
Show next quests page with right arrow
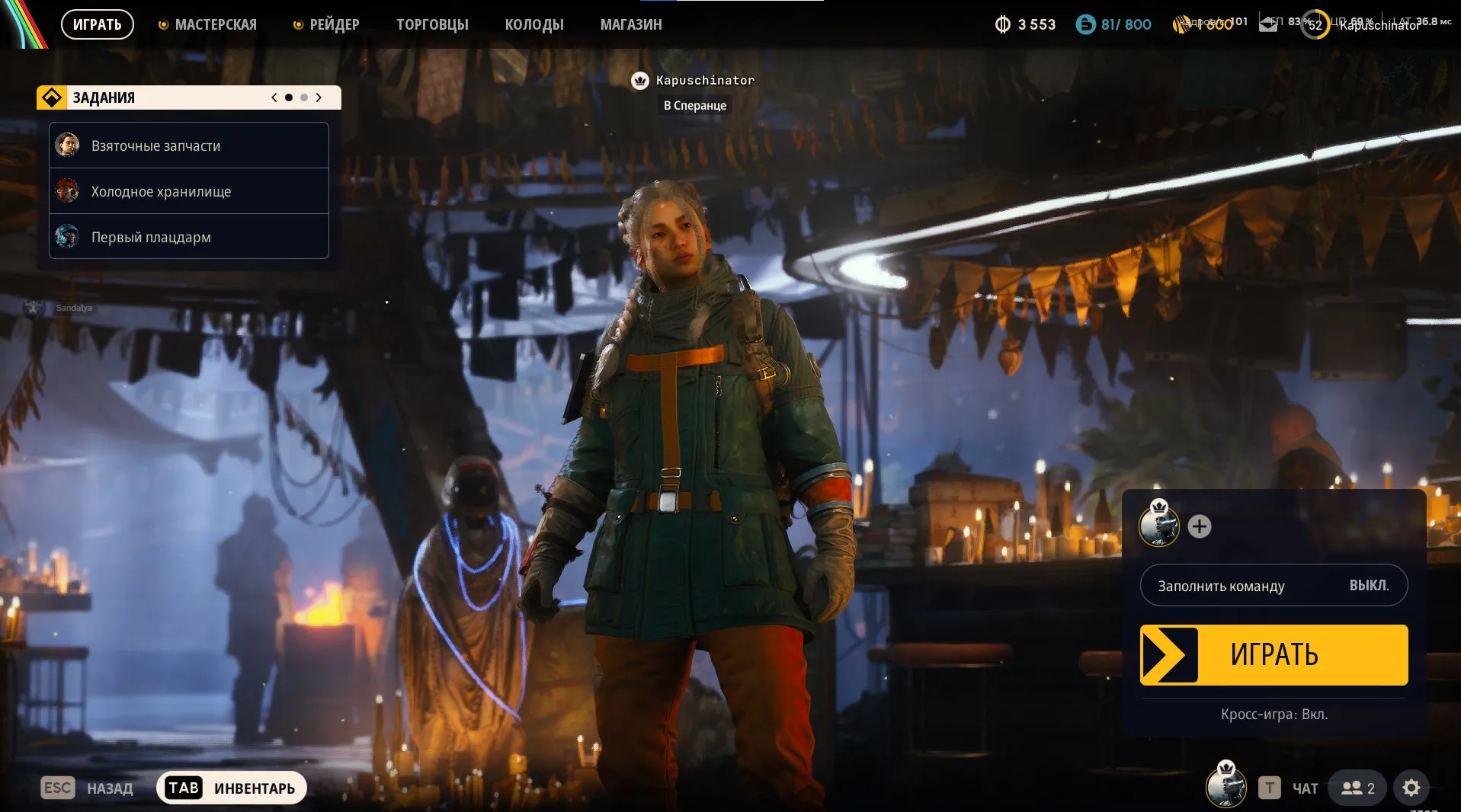[x=319, y=98]
